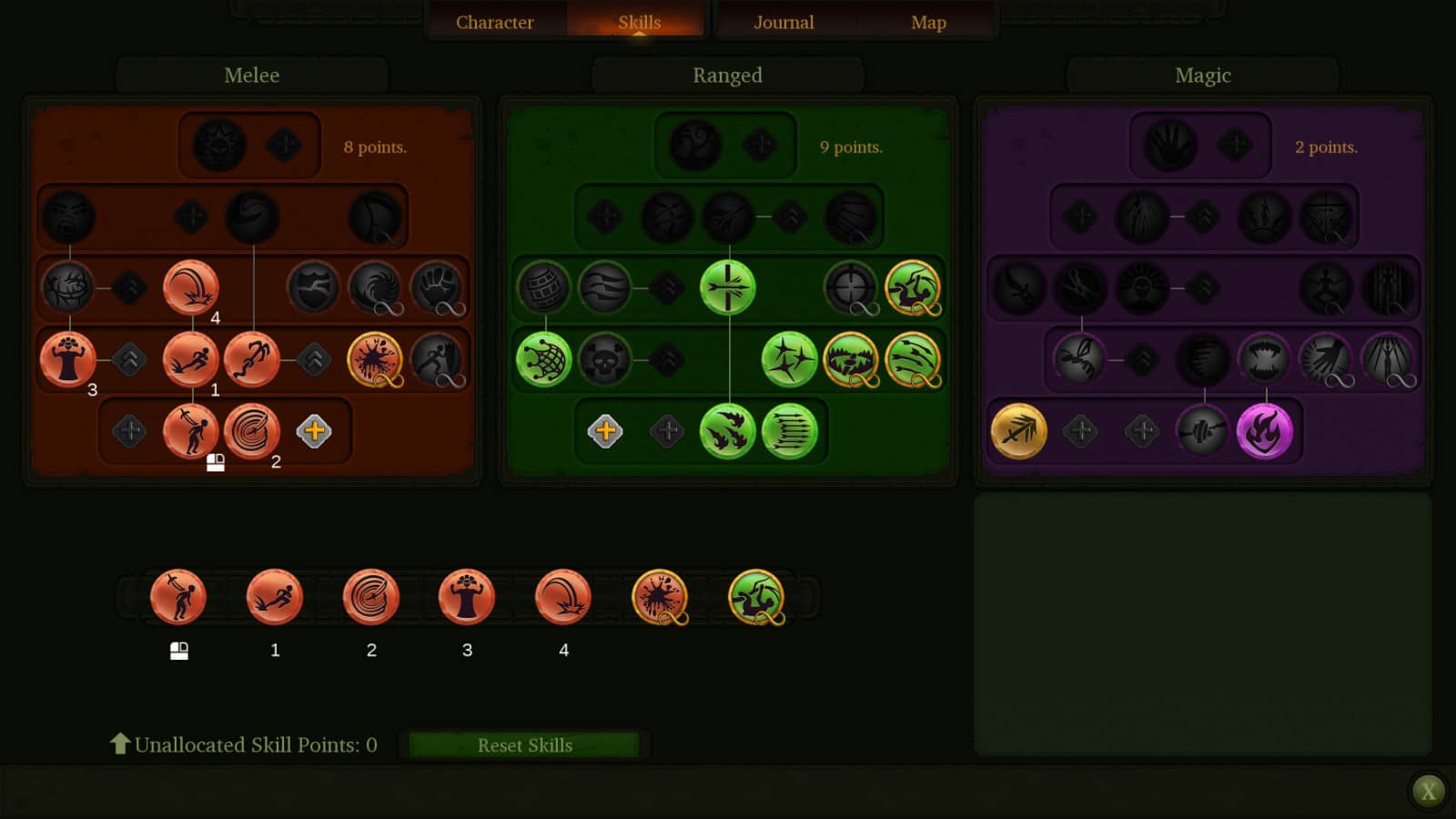Viewport: 1456px width, 819px height.
Task: Select the Skills tab
Action: (x=639, y=22)
